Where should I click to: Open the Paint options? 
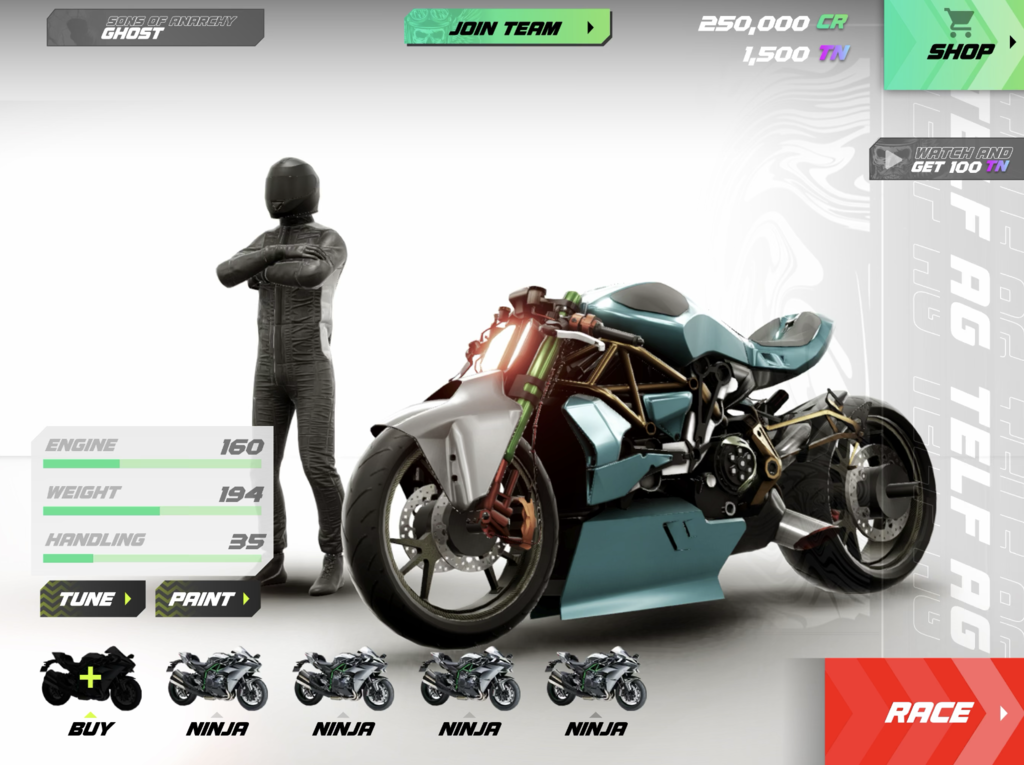click(x=207, y=599)
